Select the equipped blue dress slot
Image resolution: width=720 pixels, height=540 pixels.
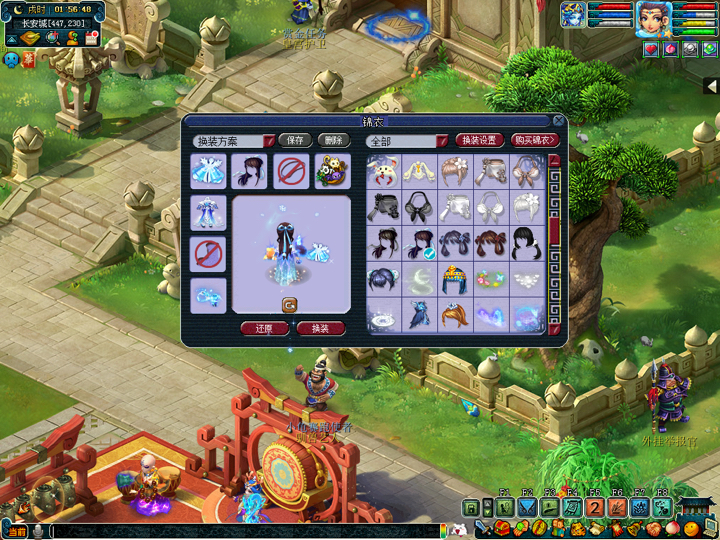(208, 171)
